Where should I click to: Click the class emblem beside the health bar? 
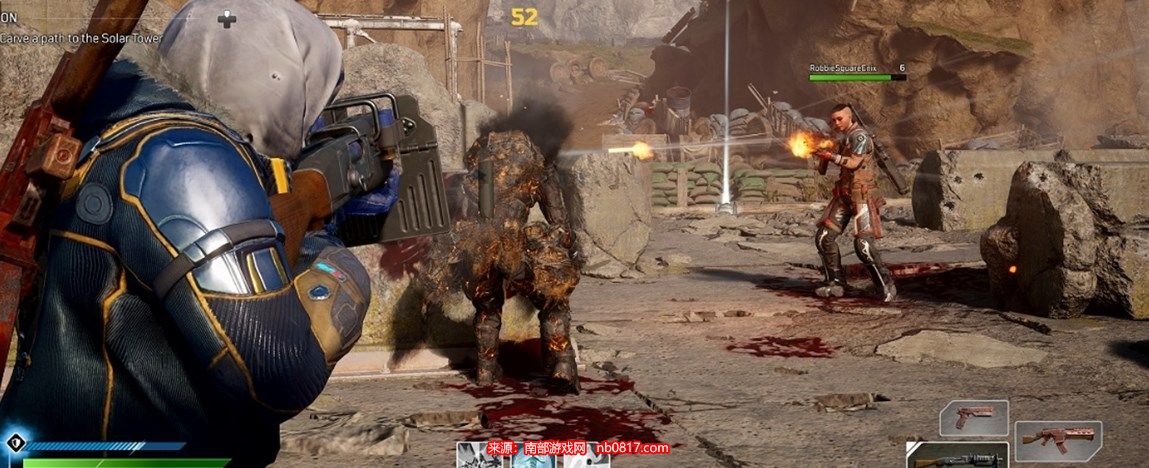(13, 443)
